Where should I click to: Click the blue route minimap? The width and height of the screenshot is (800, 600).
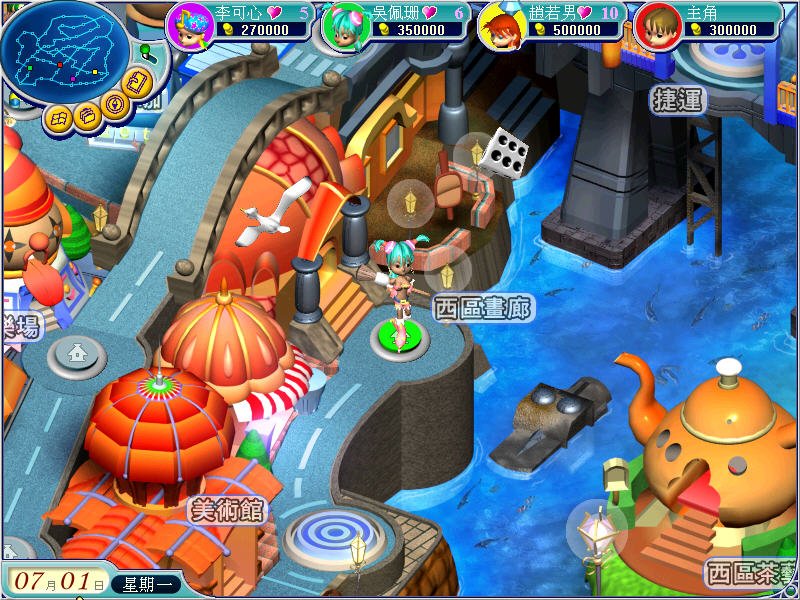coord(65,52)
